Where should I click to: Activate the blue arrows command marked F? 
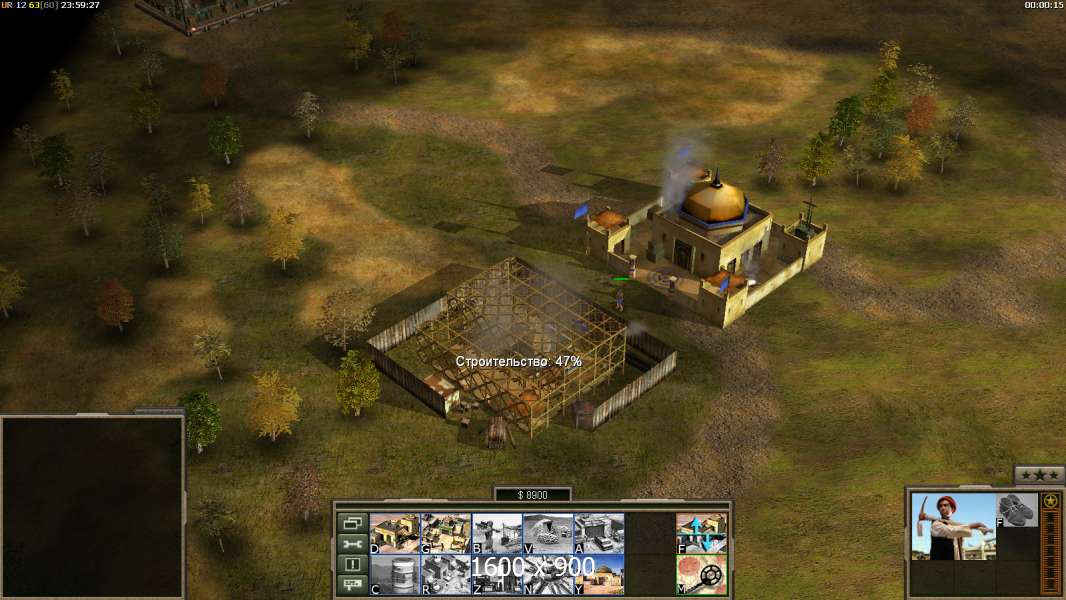[x=701, y=533]
